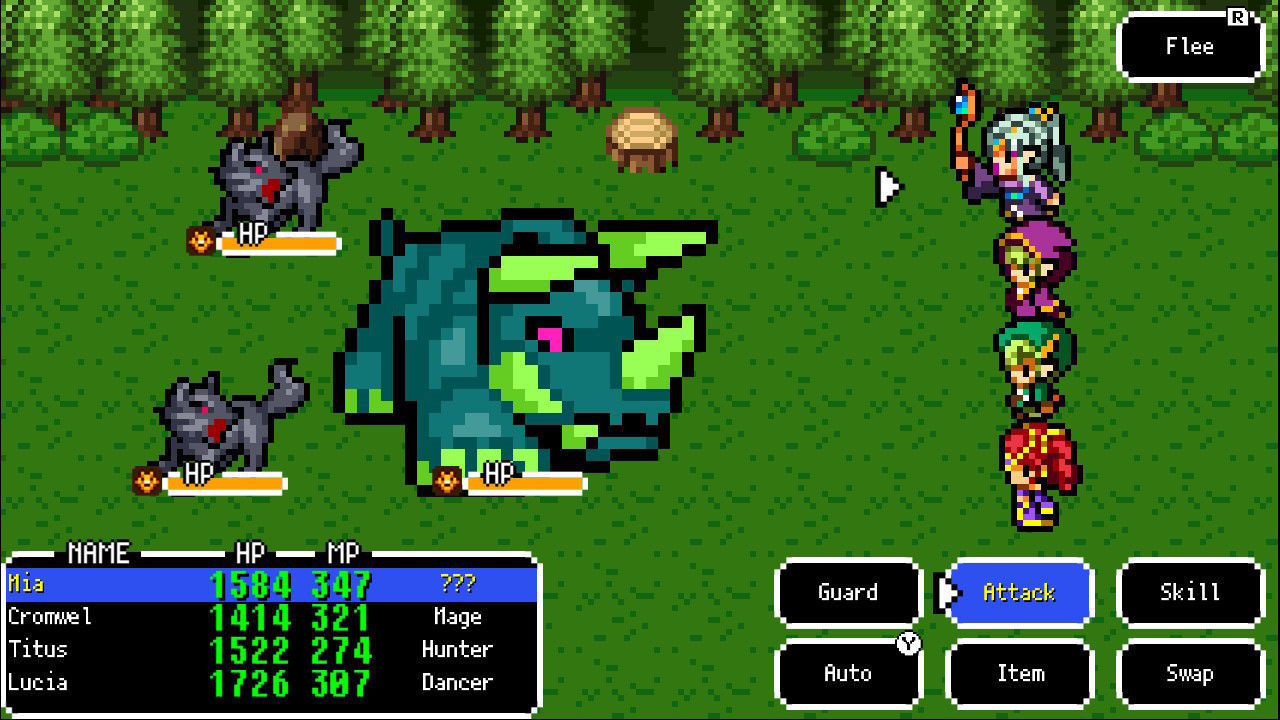Select the Attack command
The height and width of the screenshot is (720, 1280).
1018,592
